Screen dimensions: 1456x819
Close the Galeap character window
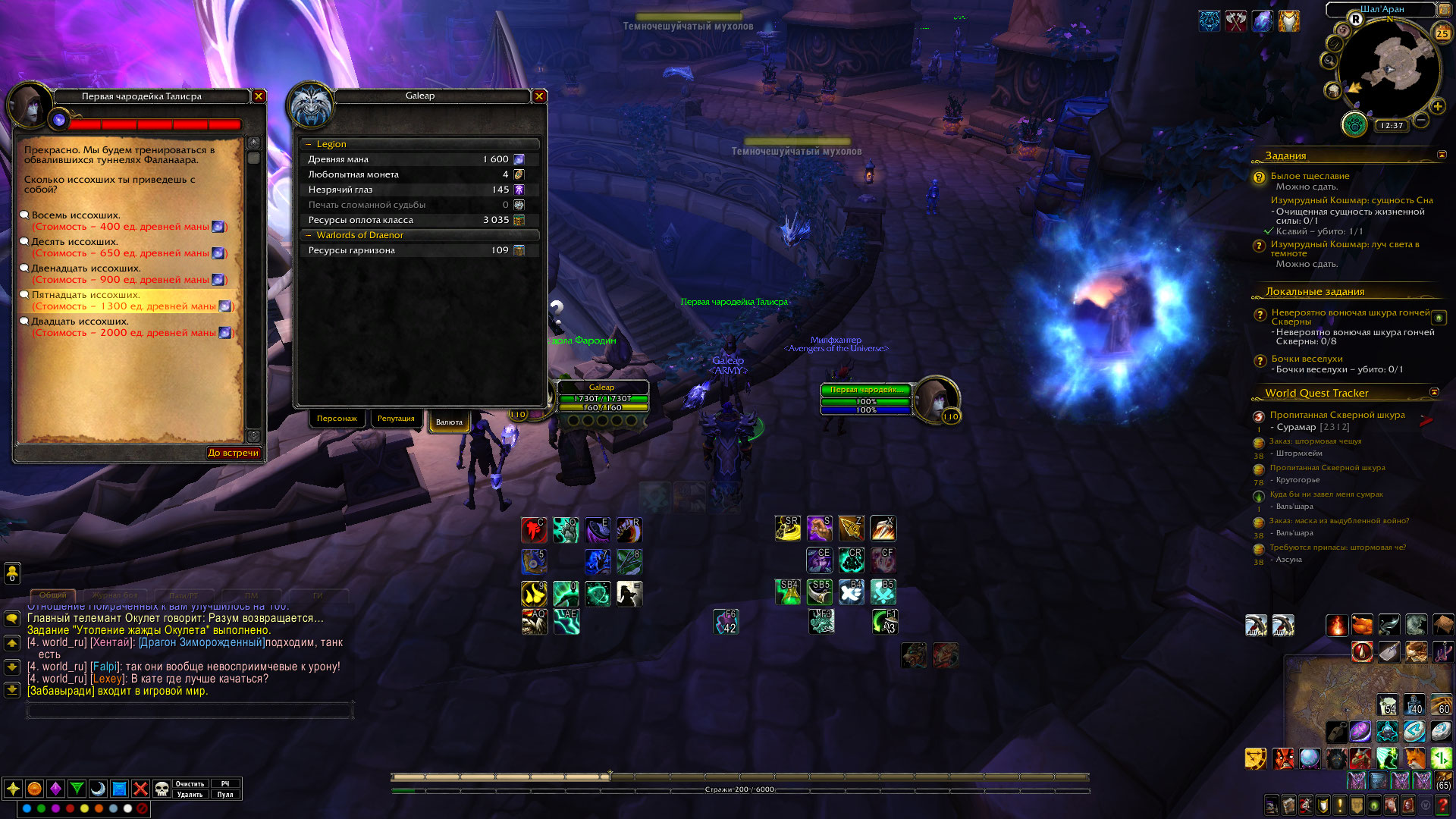click(539, 96)
